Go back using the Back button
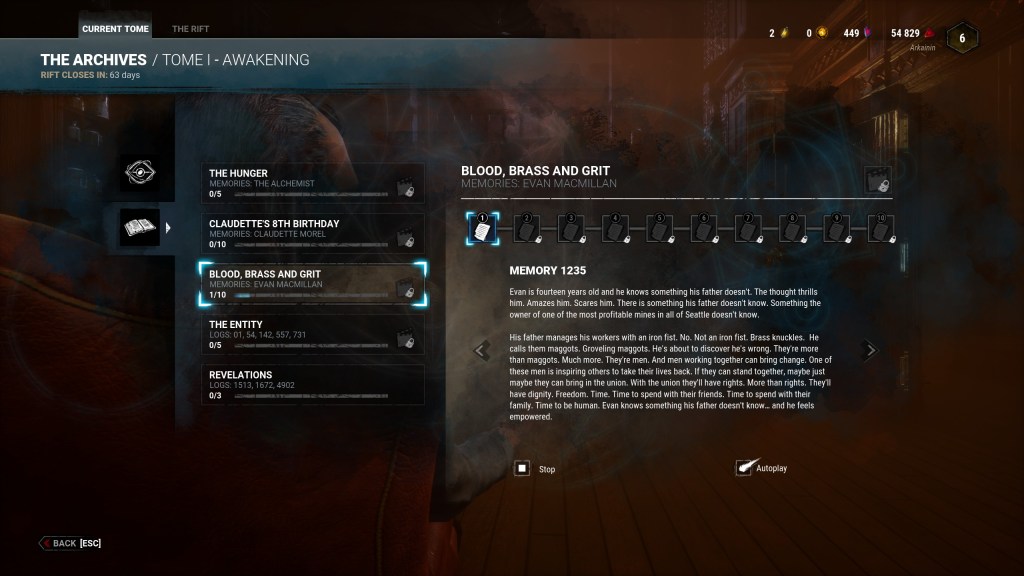 click(70, 543)
